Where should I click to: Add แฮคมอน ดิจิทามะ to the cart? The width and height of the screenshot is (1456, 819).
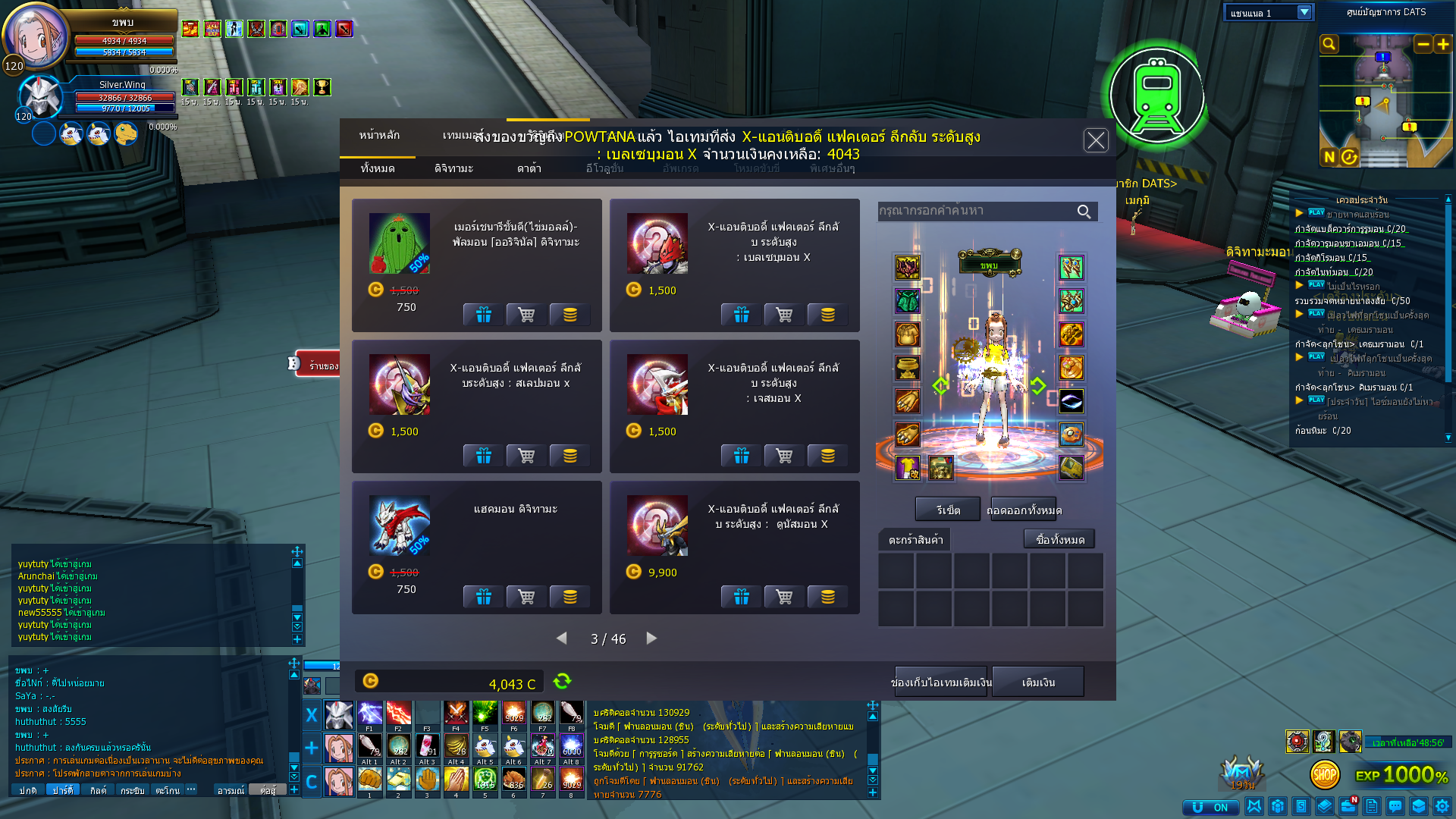point(526,597)
